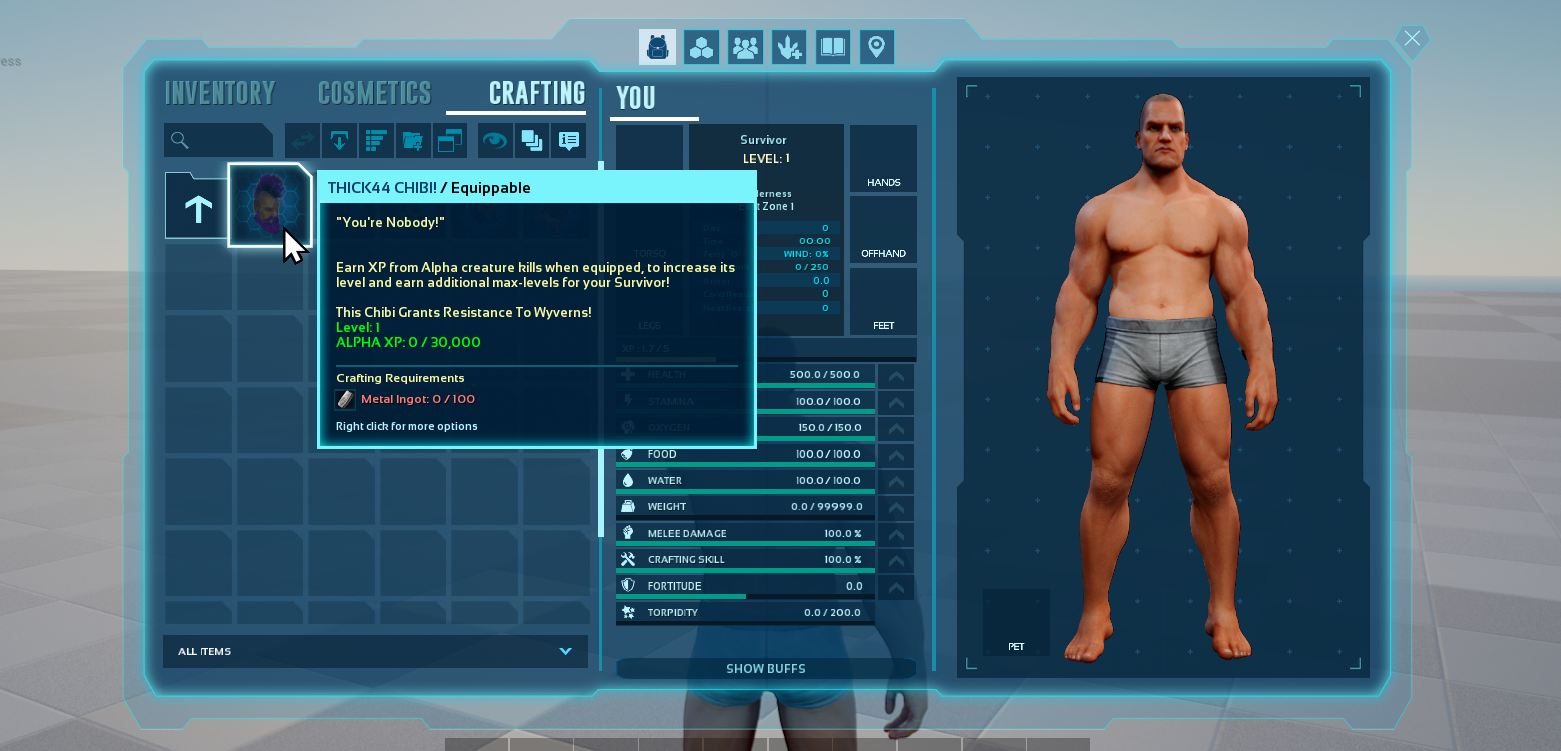Toggle the eye visibility filter
Viewport: 1561px width, 751px height.
tap(494, 141)
